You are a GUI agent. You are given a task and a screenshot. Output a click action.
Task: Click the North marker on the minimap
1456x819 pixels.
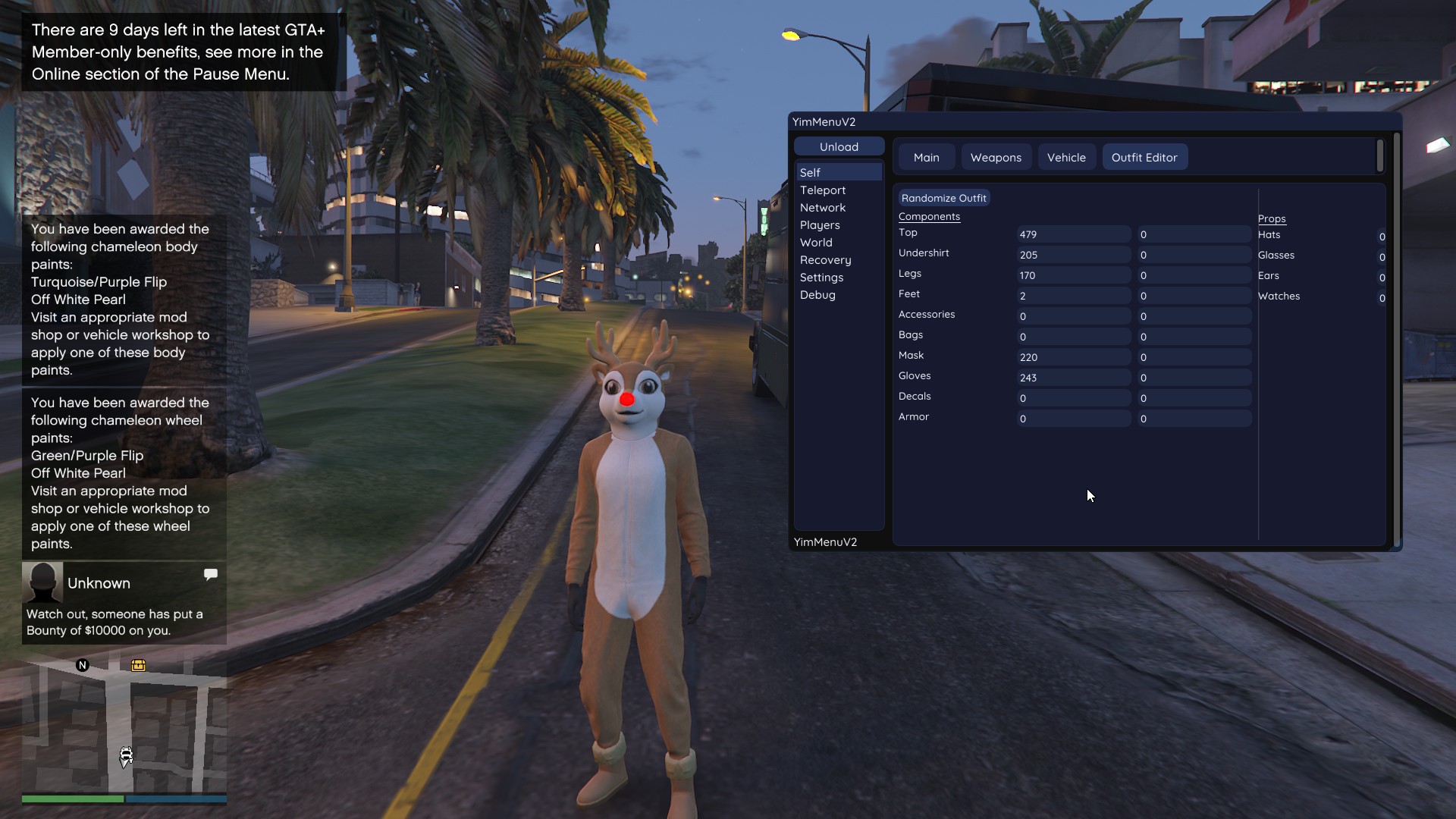(x=82, y=665)
